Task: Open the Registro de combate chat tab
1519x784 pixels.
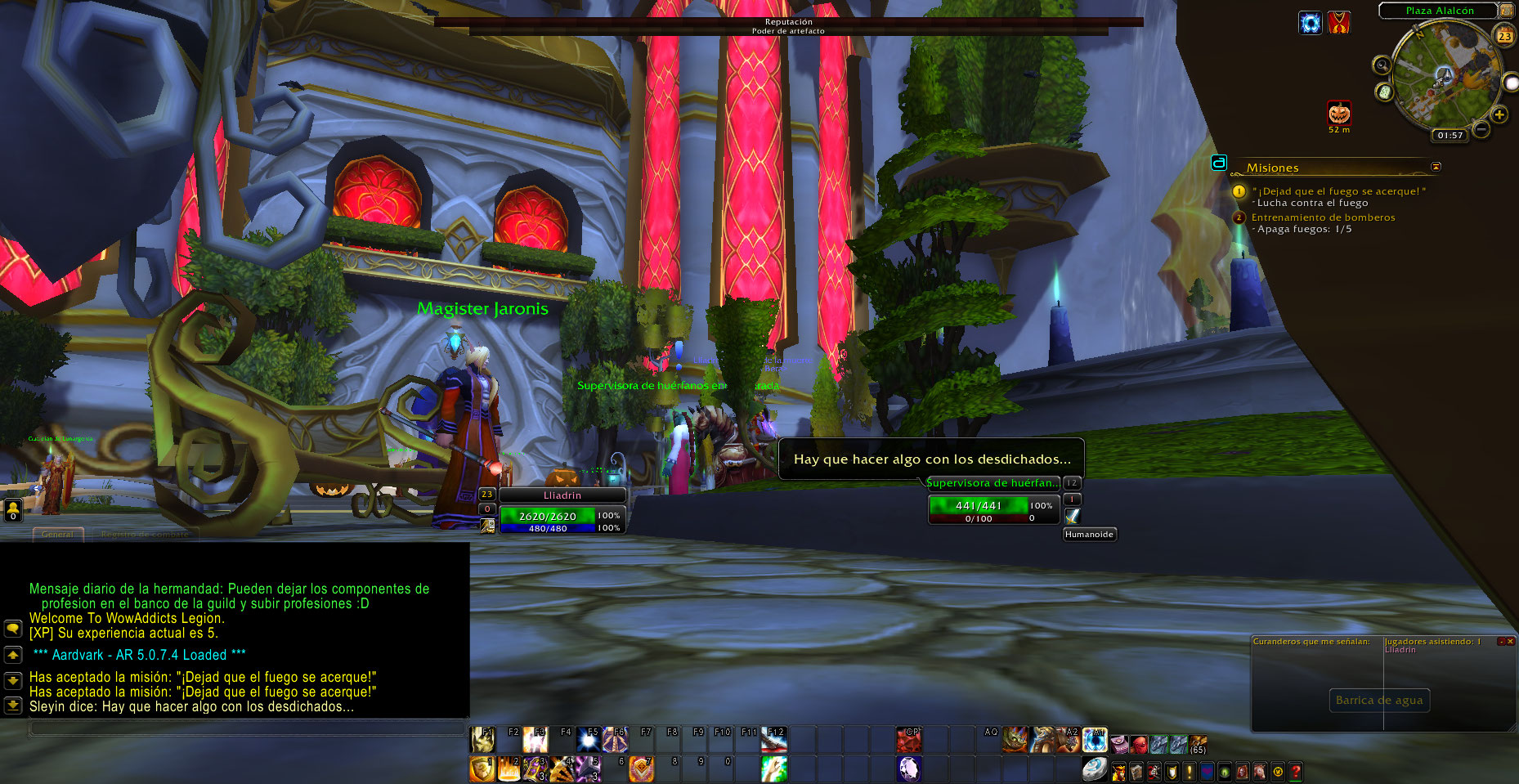Action: [145, 534]
